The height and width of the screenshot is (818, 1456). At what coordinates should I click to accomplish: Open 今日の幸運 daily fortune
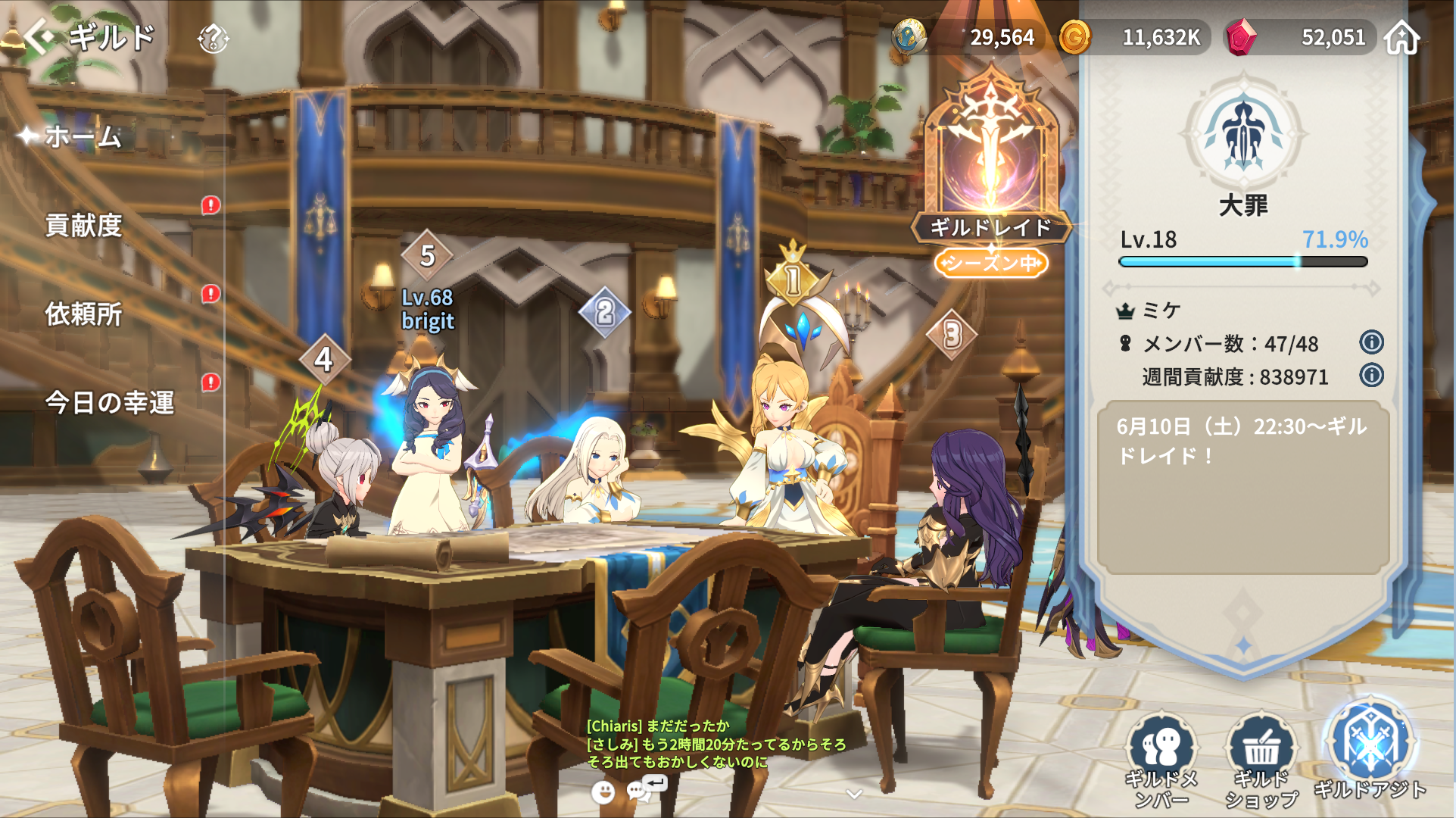pyautogui.click(x=109, y=402)
